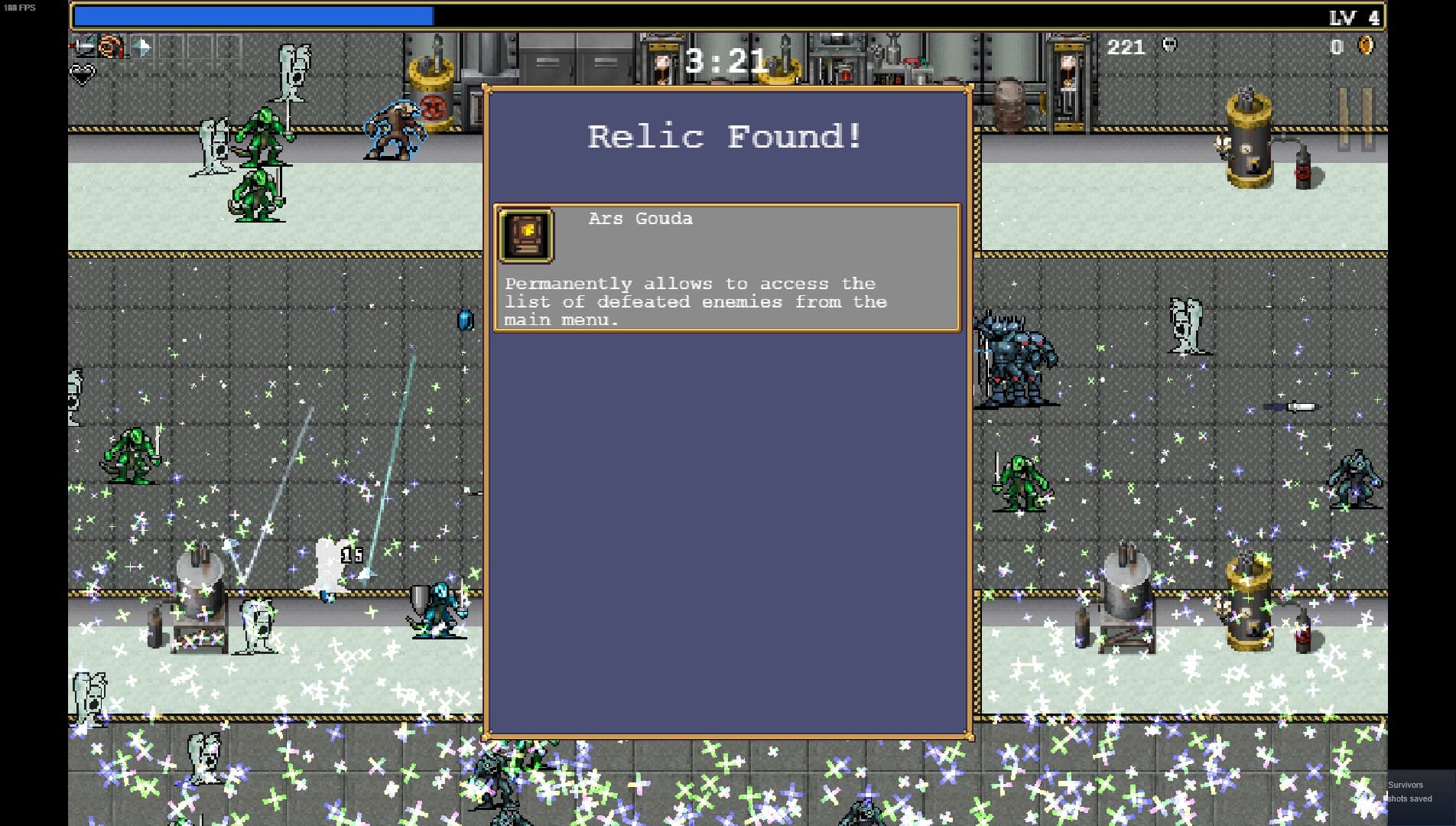This screenshot has height=826, width=1456.
Task: Select the garlic weapon slot icon
Action: click(112, 47)
